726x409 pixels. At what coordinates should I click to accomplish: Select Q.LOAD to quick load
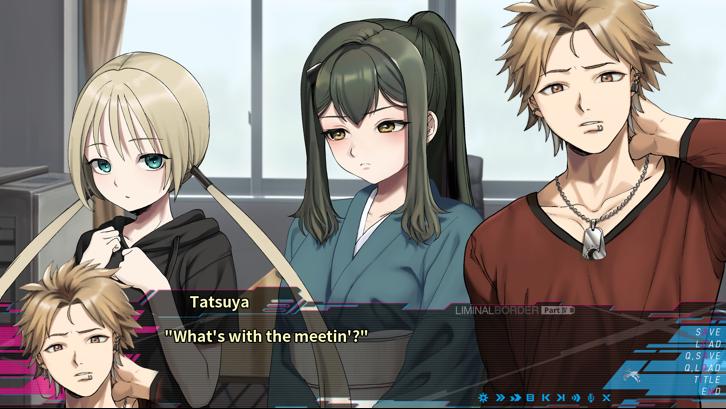pos(702,367)
